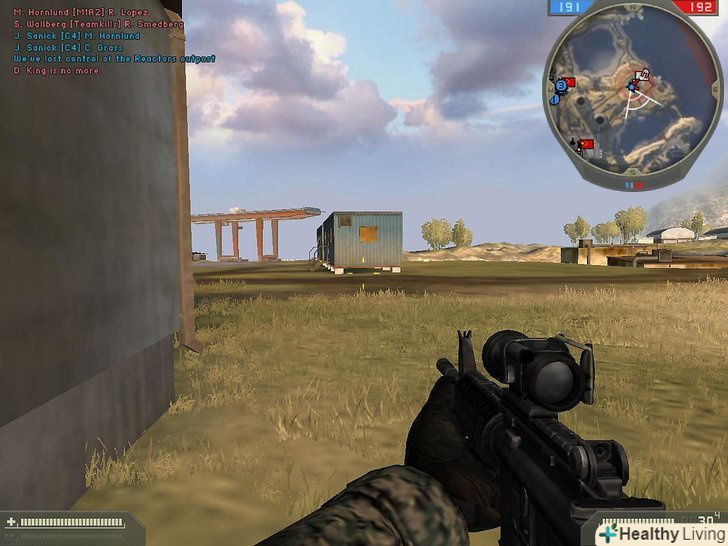Select the blue circular squad marker on the minimap
This screenshot has height=546, width=728.
pyautogui.click(x=561, y=86)
